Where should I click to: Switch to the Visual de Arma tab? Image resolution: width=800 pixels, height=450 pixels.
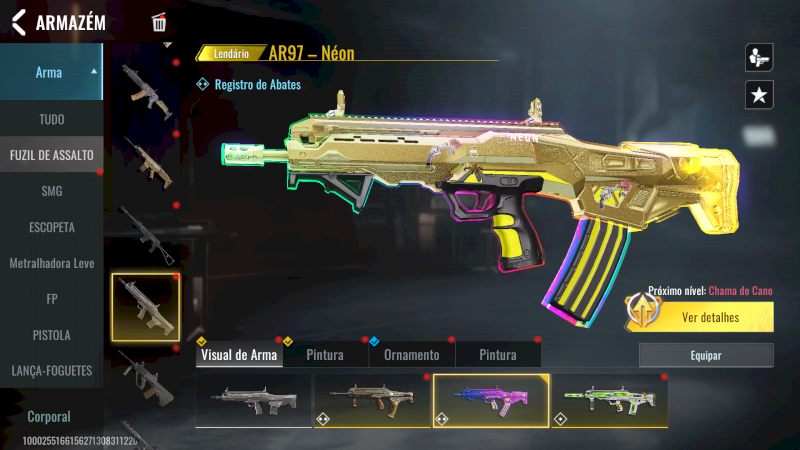[x=239, y=355]
